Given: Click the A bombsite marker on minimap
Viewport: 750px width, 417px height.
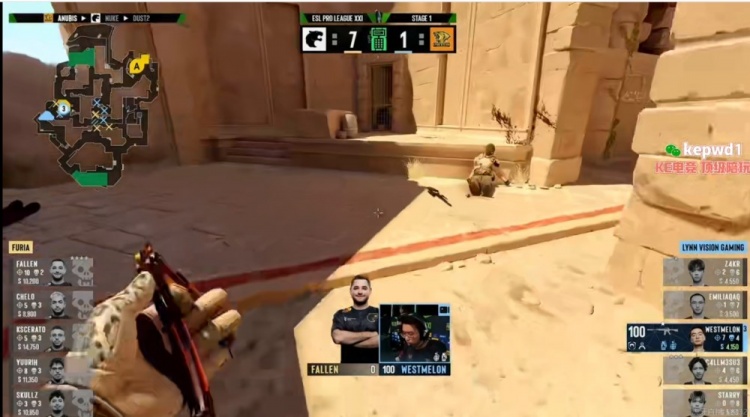Looking at the screenshot, I should click(135, 65).
